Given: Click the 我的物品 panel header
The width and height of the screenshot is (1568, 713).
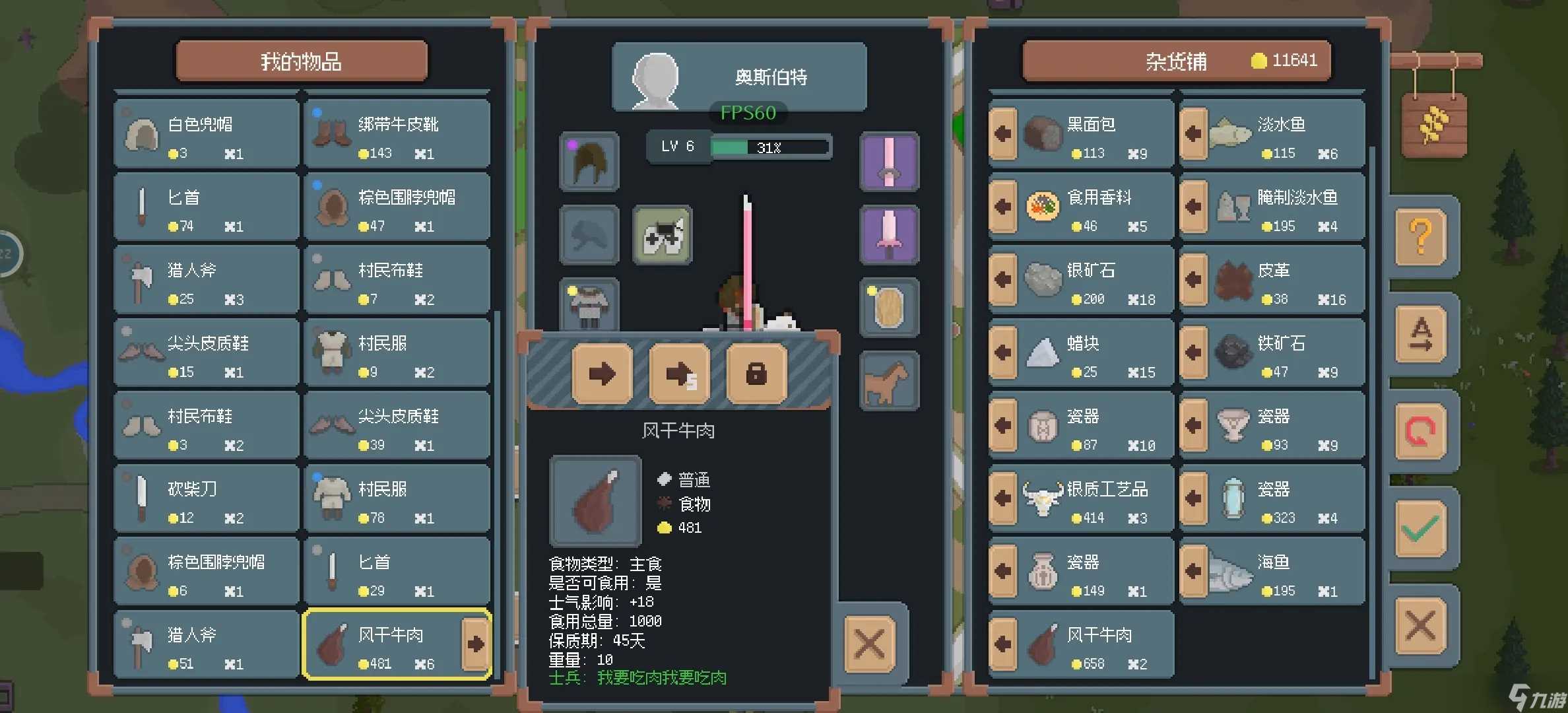Looking at the screenshot, I should [301, 61].
